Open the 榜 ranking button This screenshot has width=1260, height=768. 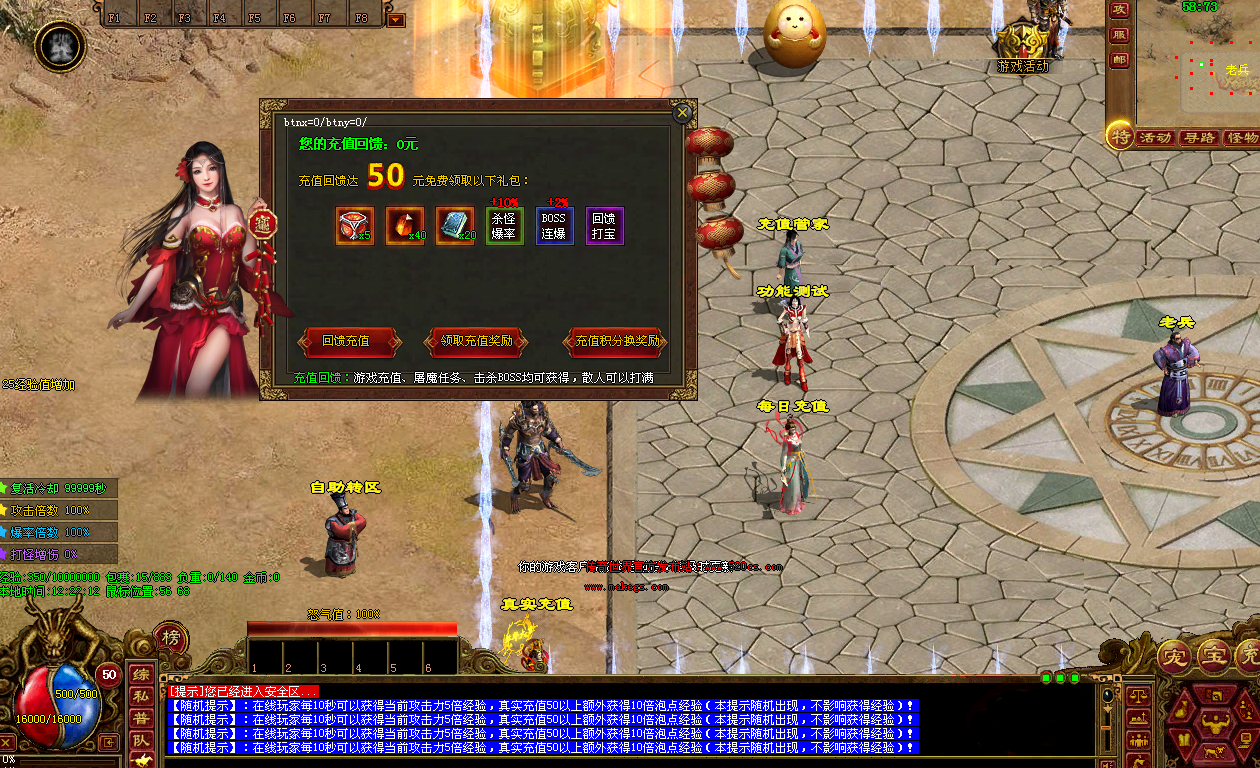coord(170,639)
